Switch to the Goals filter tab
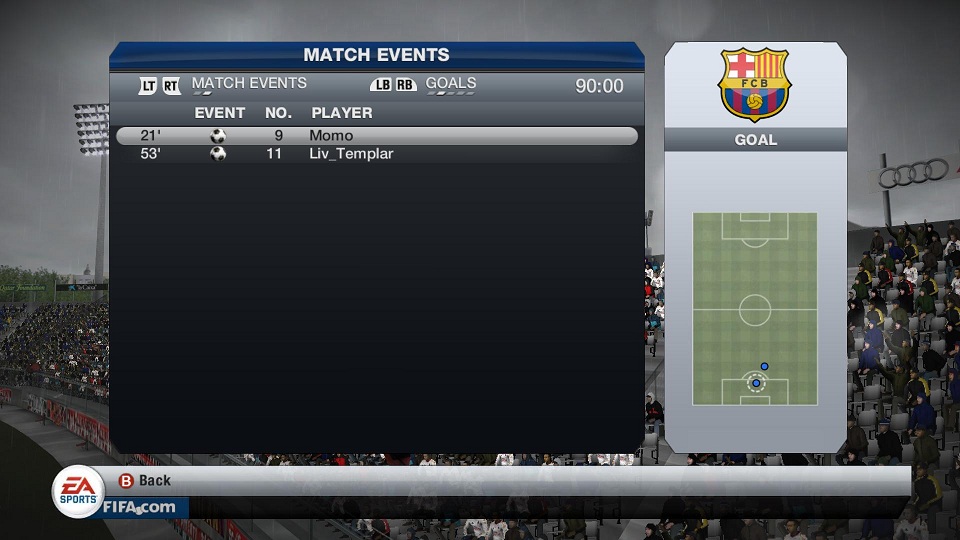 (x=450, y=84)
